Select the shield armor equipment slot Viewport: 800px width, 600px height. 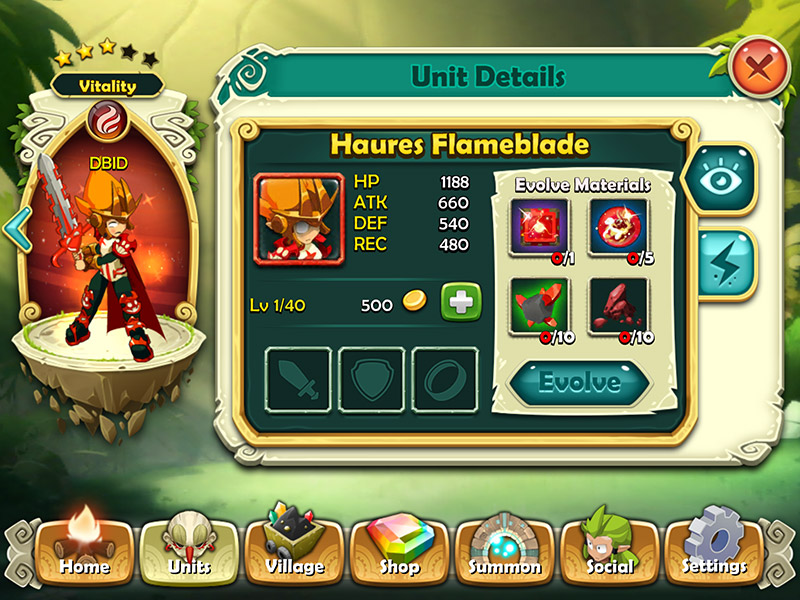coord(371,380)
